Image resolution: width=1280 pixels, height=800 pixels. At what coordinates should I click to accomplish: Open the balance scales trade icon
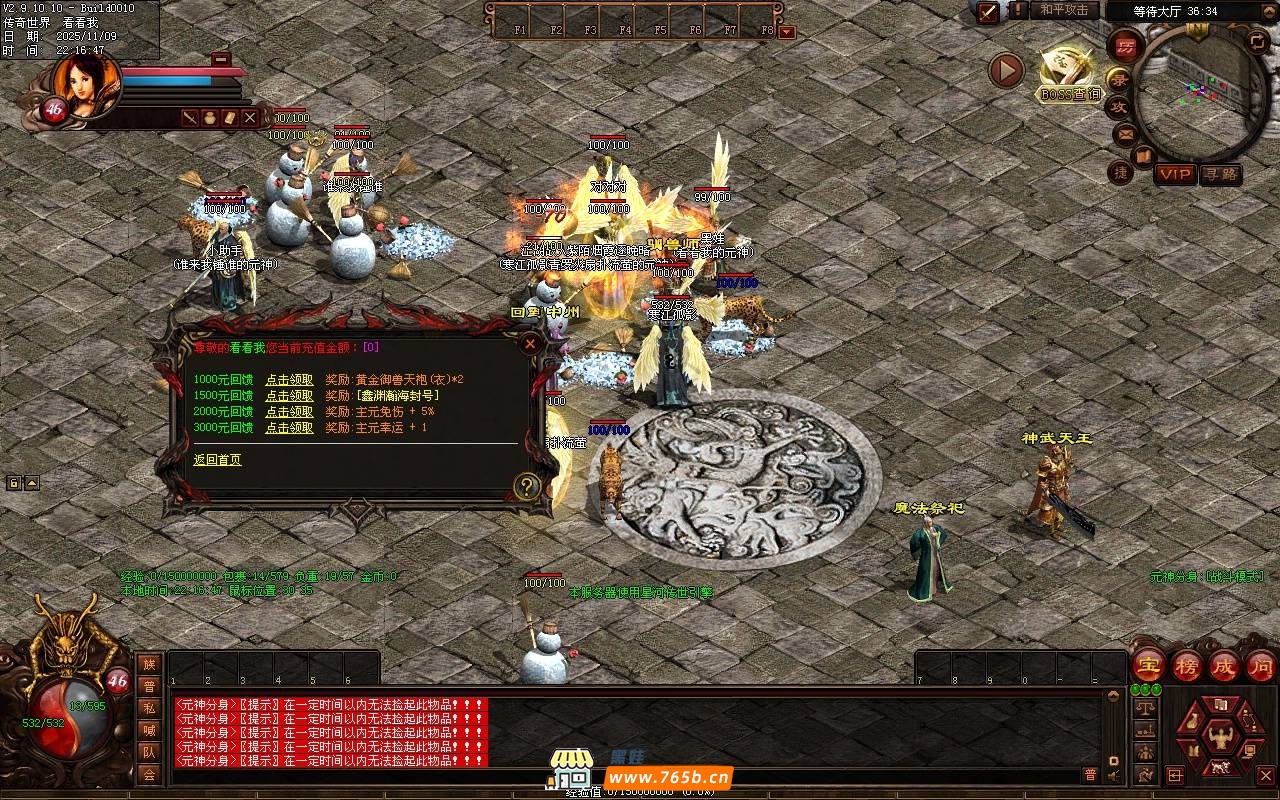pos(1145,708)
